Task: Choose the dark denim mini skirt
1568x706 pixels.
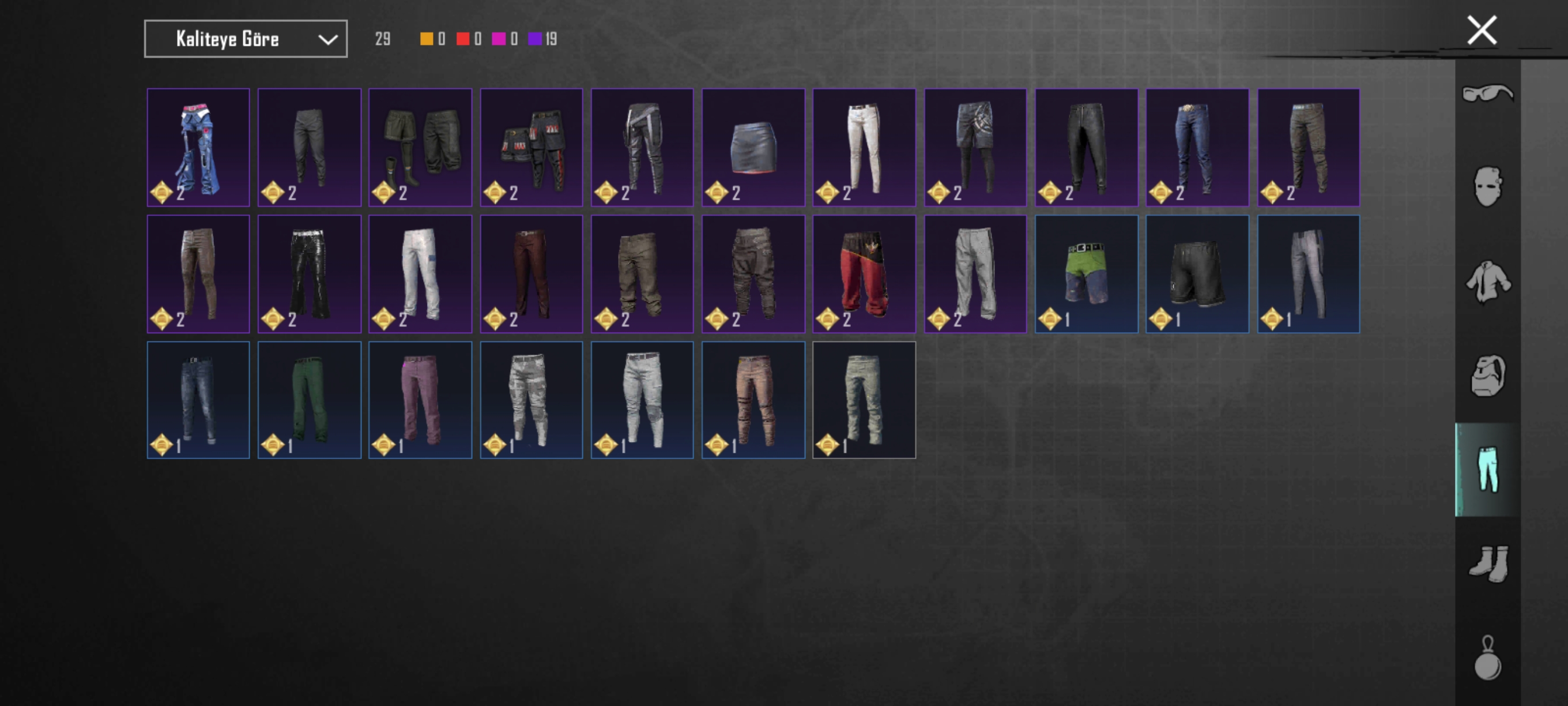Action: pyautogui.click(x=753, y=148)
